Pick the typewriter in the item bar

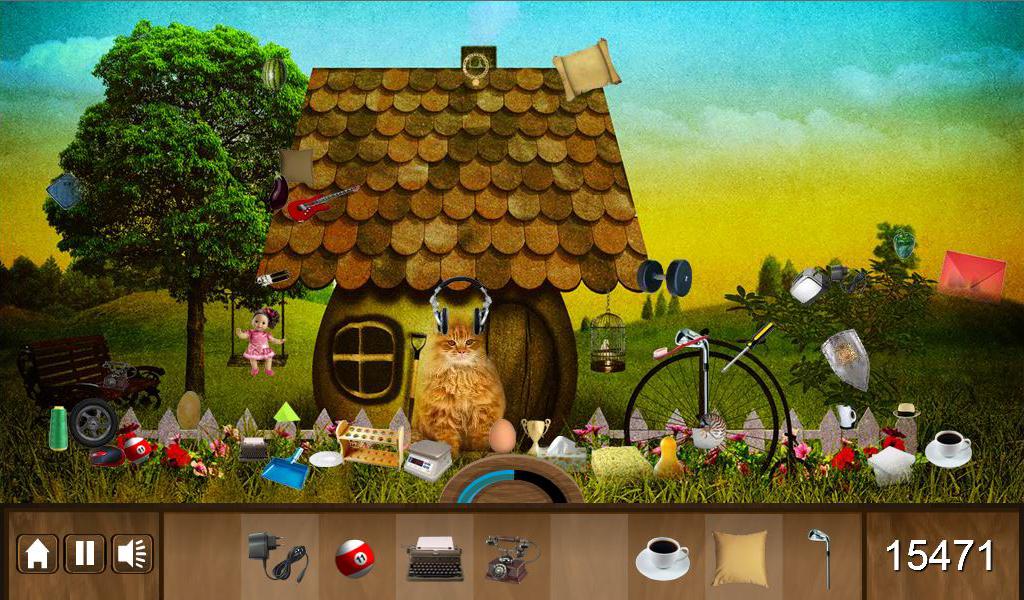tap(434, 557)
